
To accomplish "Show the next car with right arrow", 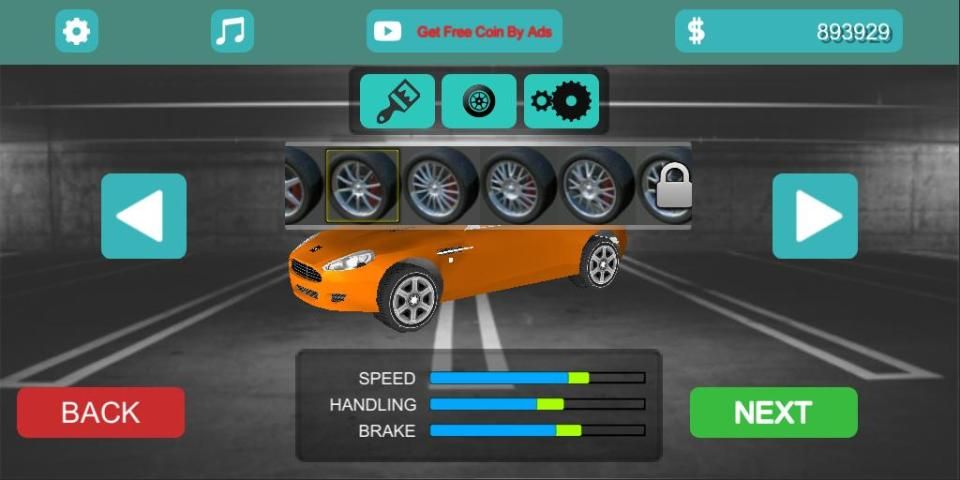I will [x=815, y=216].
